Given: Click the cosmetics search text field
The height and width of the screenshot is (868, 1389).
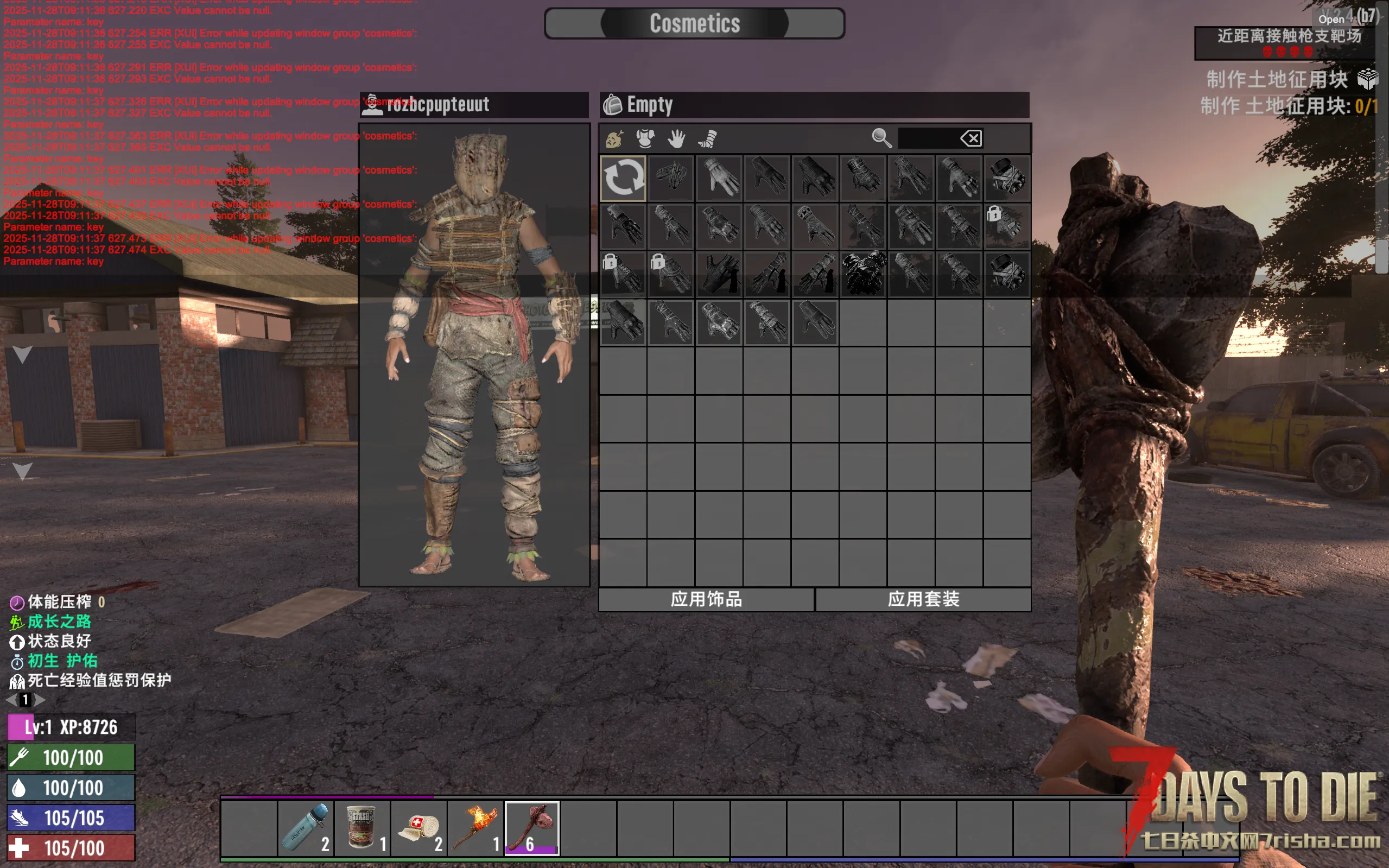Looking at the screenshot, I should click(928, 138).
